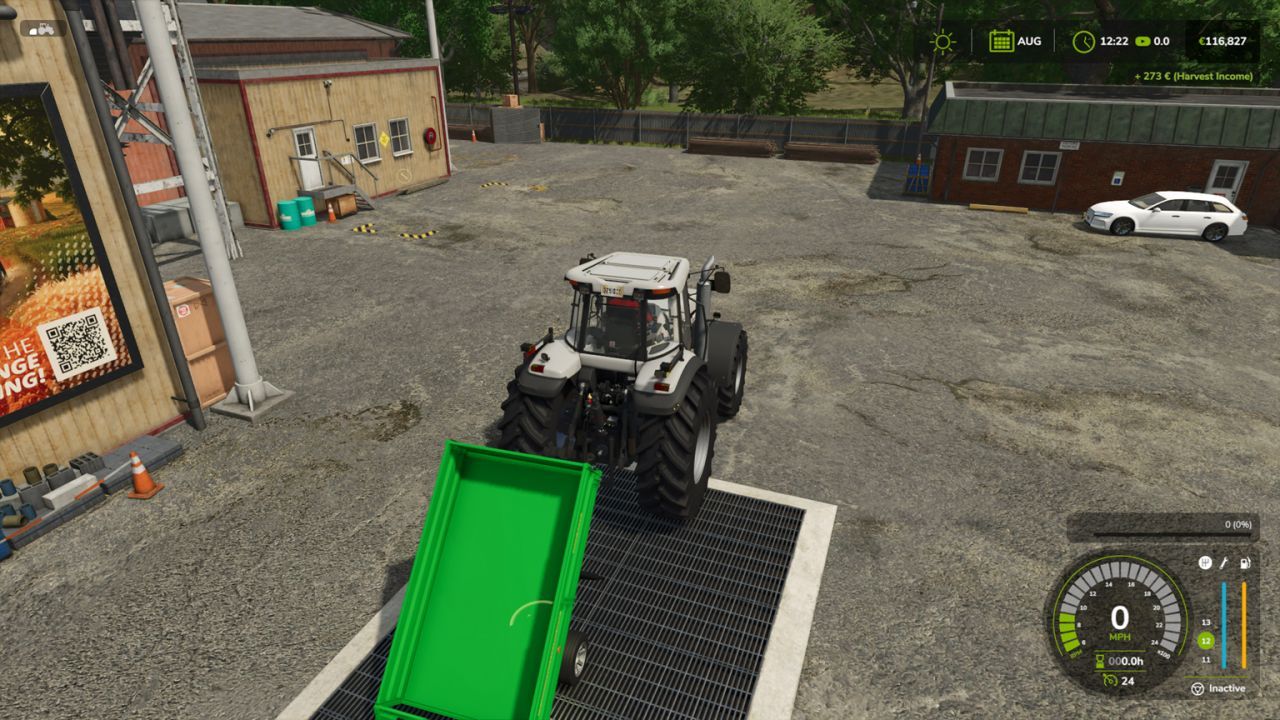Click the clock icon showing 12:22
The width and height of the screenshot is (1280, 720).
pyautogui.click(x=1085, y=41)
